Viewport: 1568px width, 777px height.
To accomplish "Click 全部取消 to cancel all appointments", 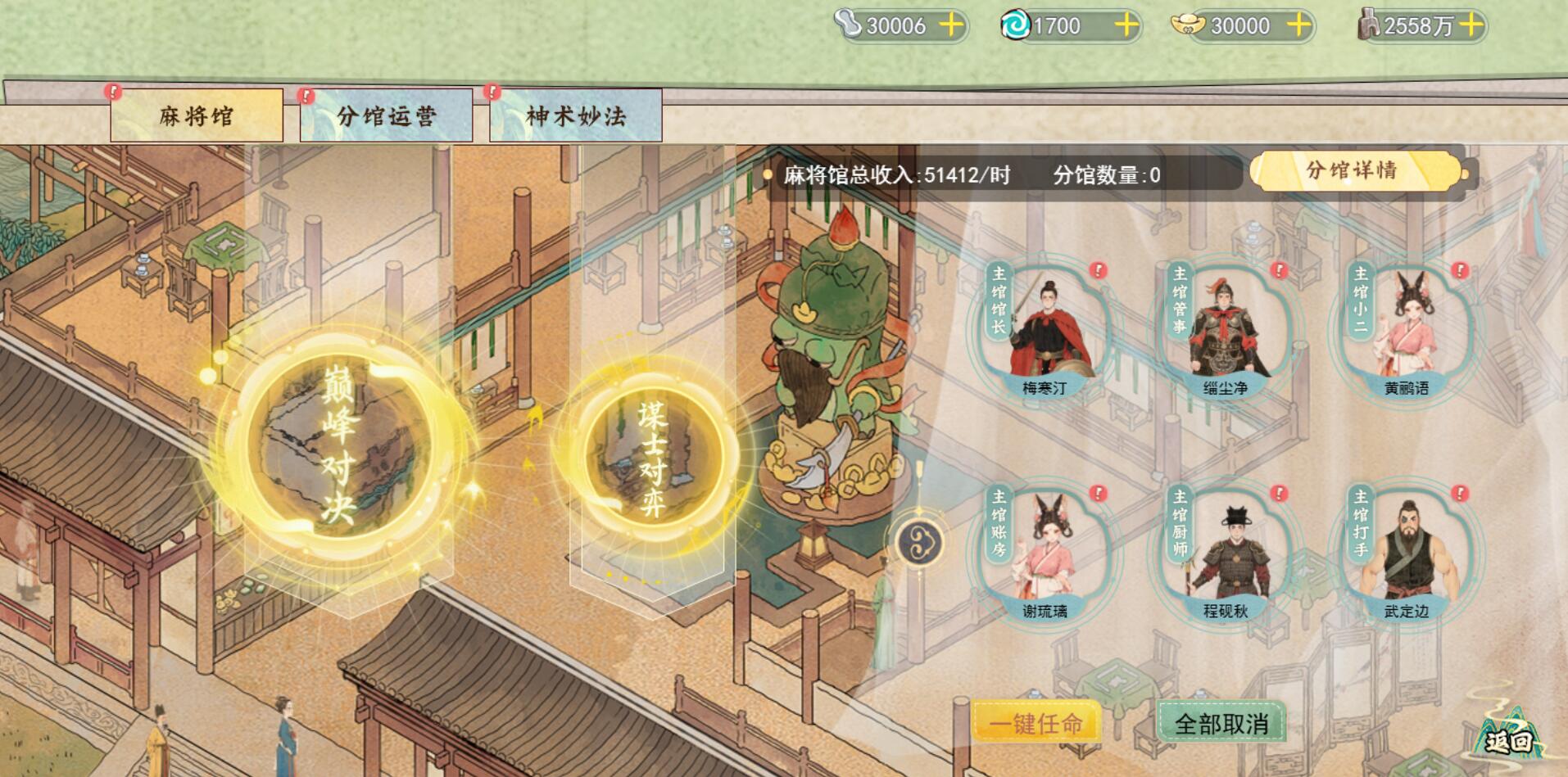I will (1221, 723).
